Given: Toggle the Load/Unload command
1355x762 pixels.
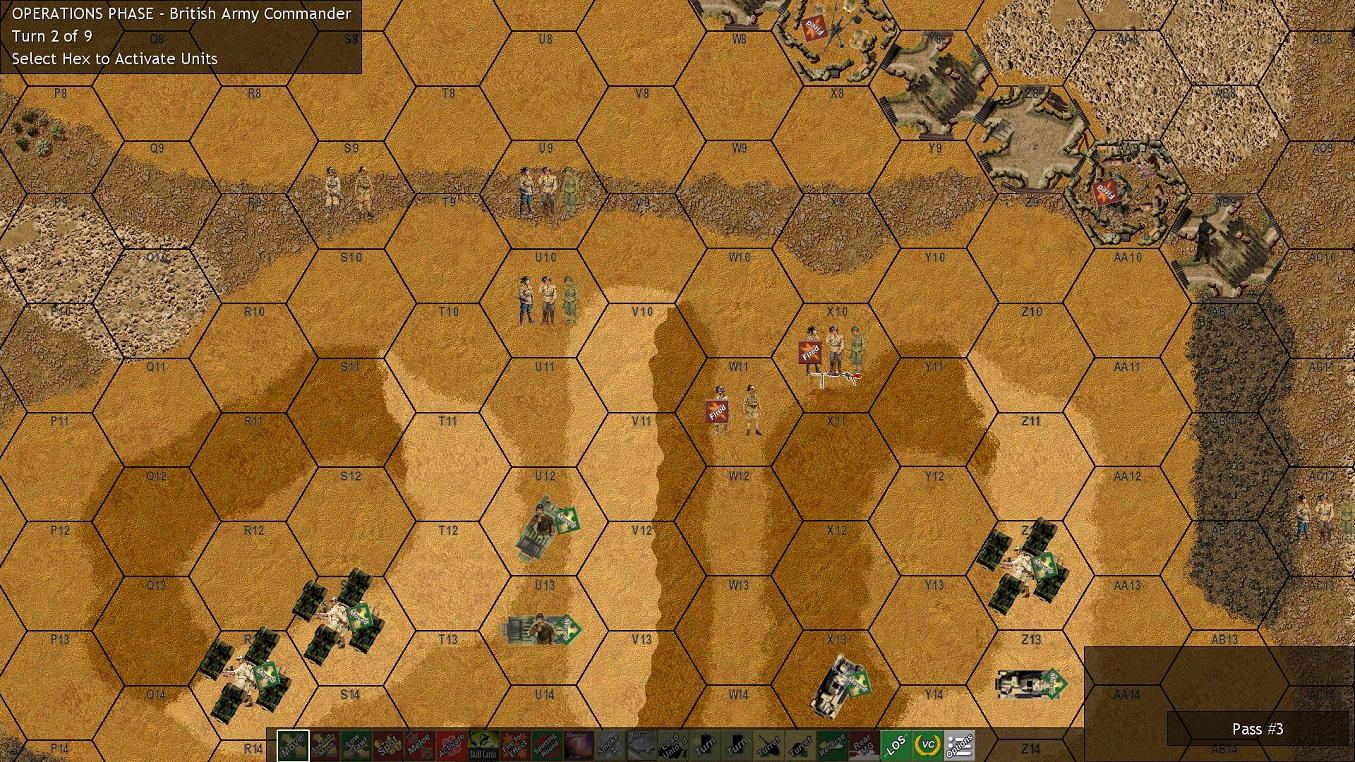Looking at the screenshot, I should pyautogui.click(x=674, y=744).
